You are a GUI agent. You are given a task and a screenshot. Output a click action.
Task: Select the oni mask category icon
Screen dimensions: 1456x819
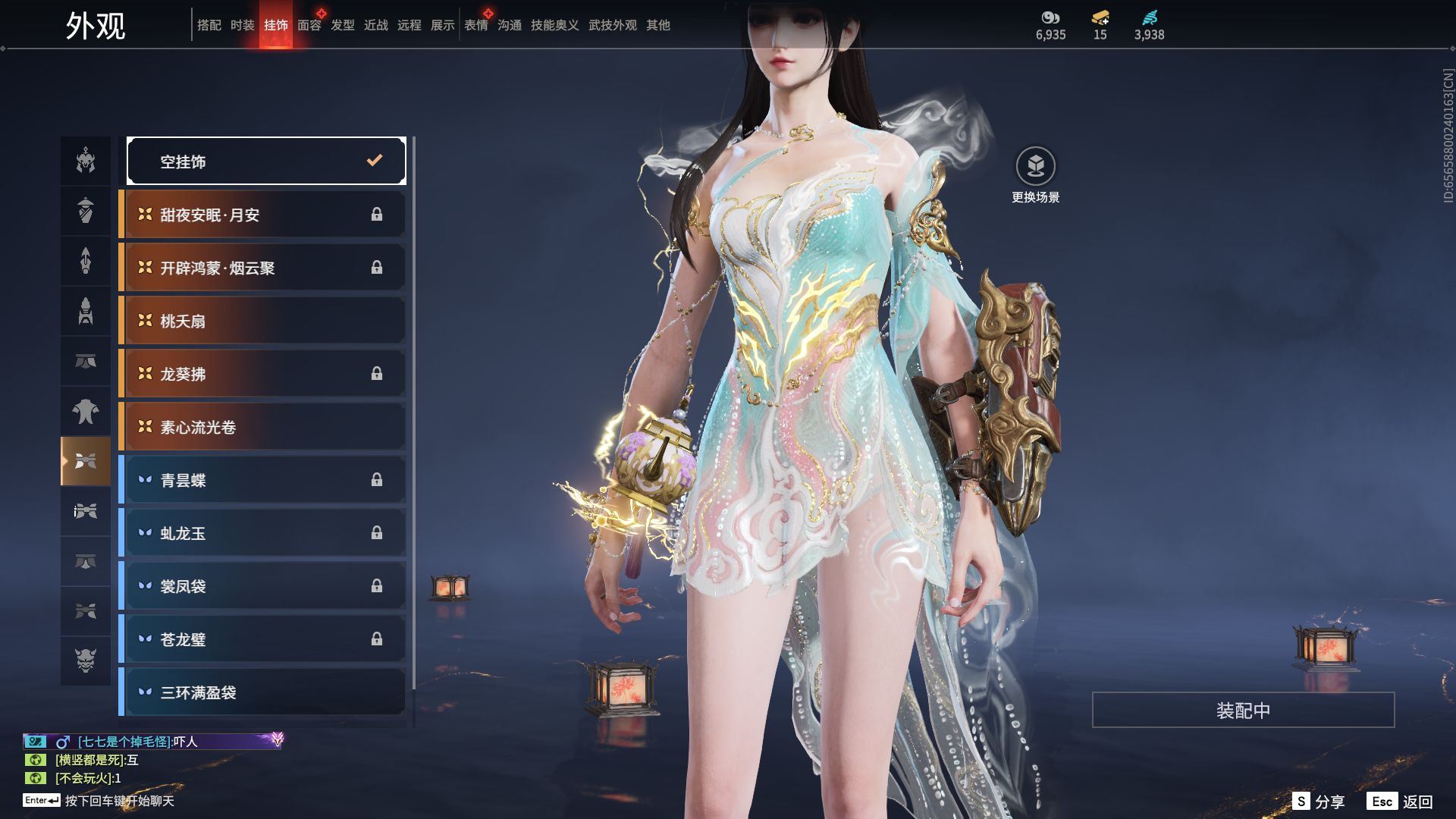pyautogui.click(x=86, y=661)
